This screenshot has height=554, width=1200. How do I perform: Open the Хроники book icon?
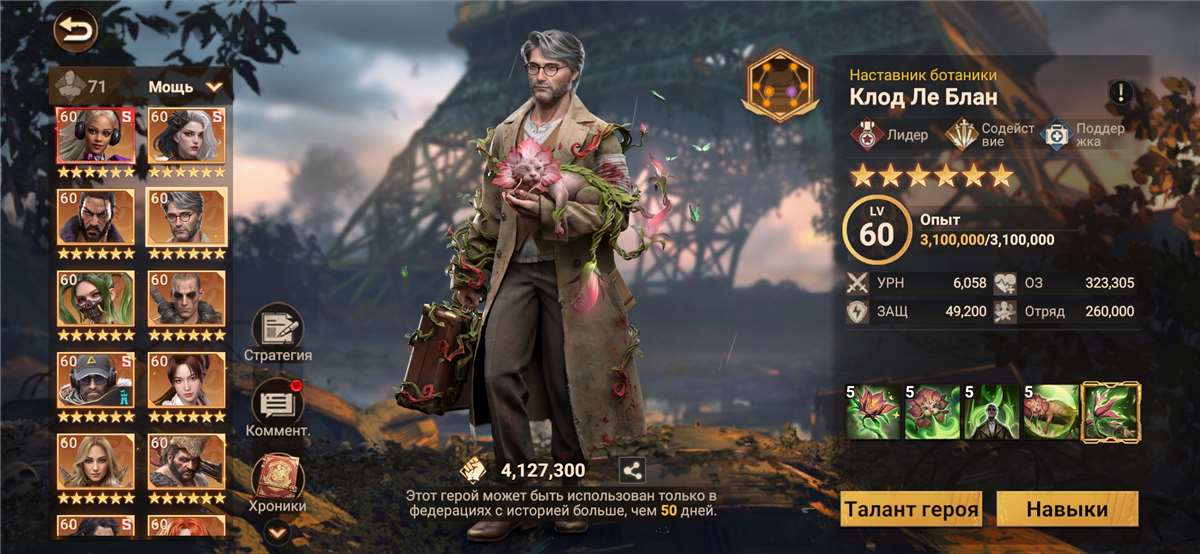(x=277, y=478)
